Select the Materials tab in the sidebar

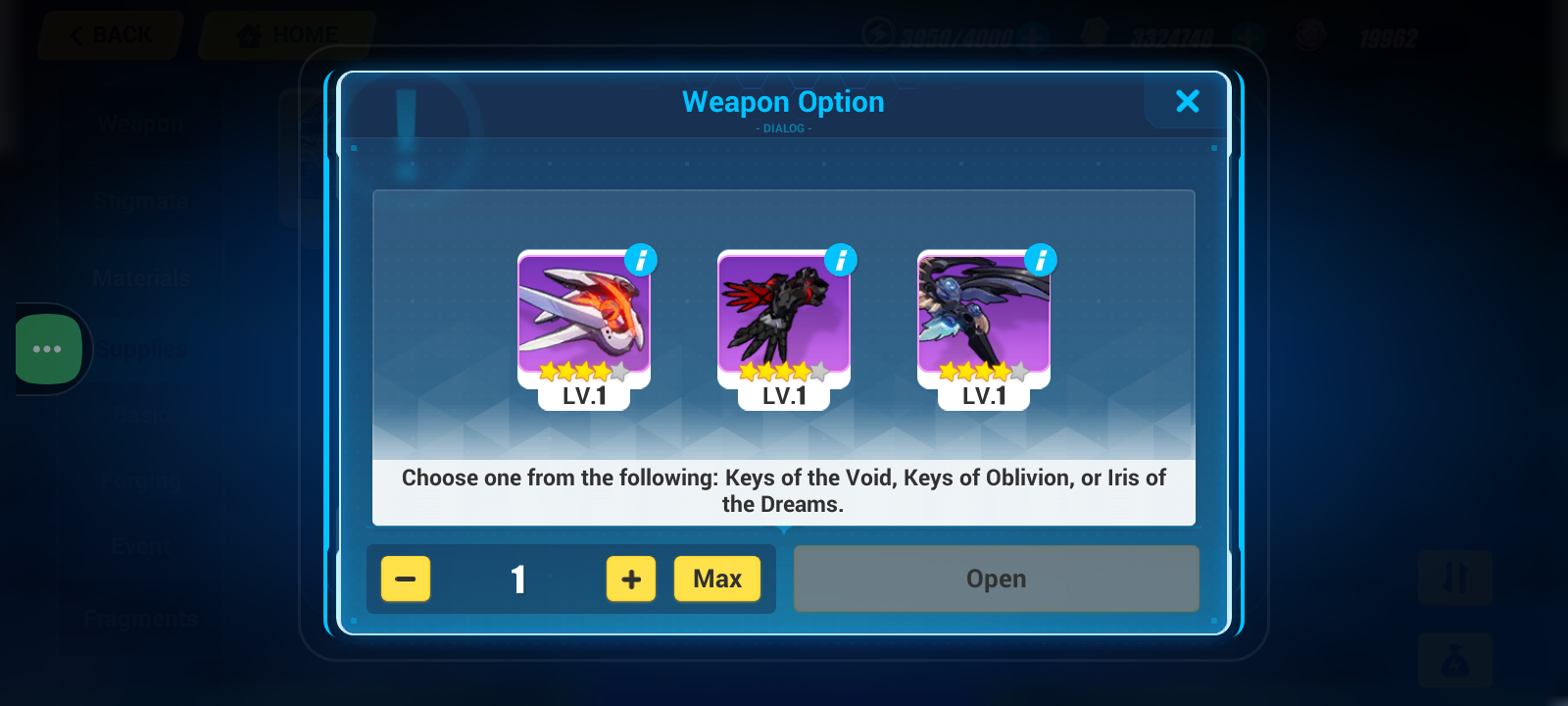(x=140, y=277)
